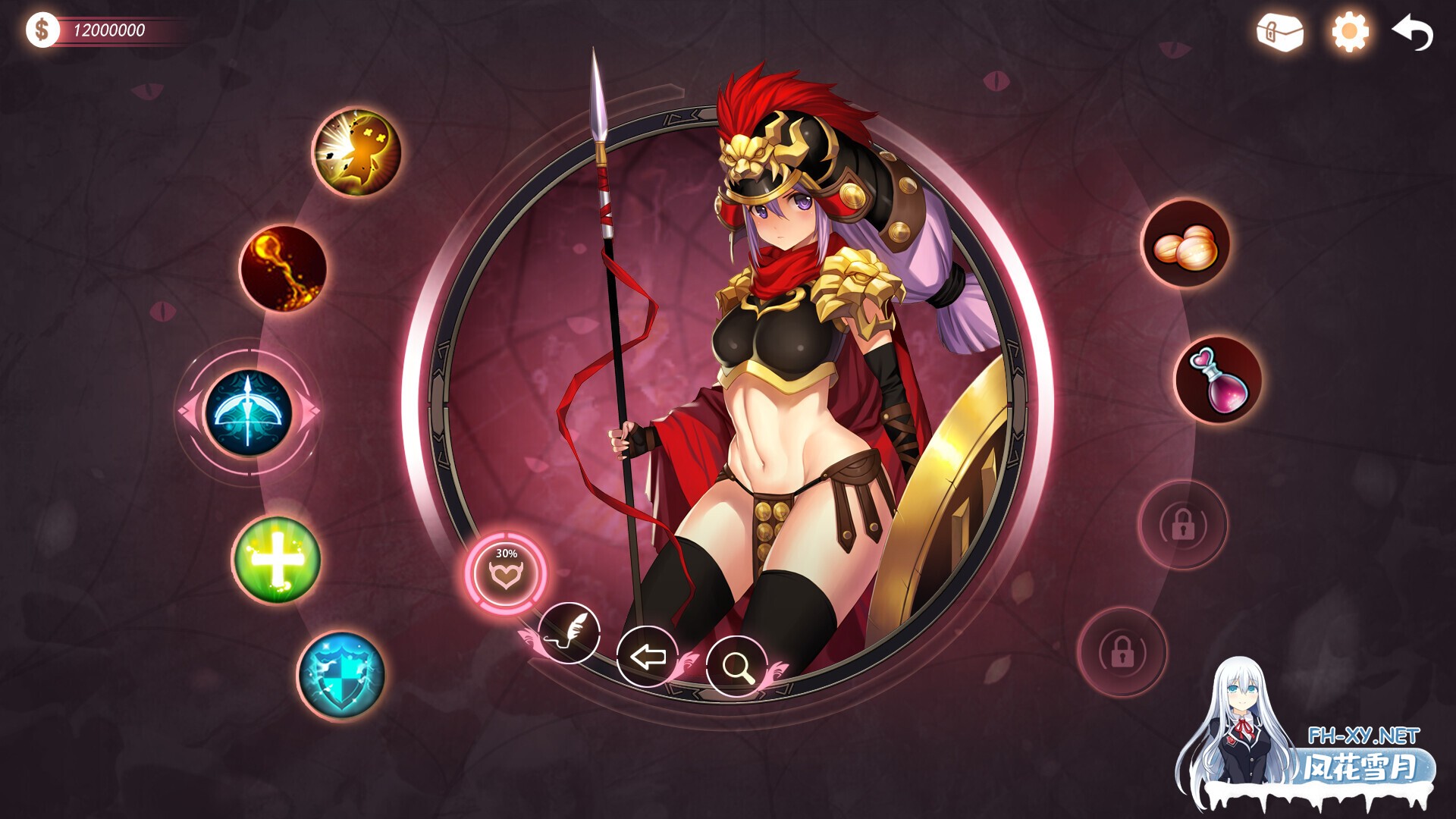This screenshot has height=819, width=1456.
Task: Choose the fiery swirl skill
Action: tap(283, 268)
